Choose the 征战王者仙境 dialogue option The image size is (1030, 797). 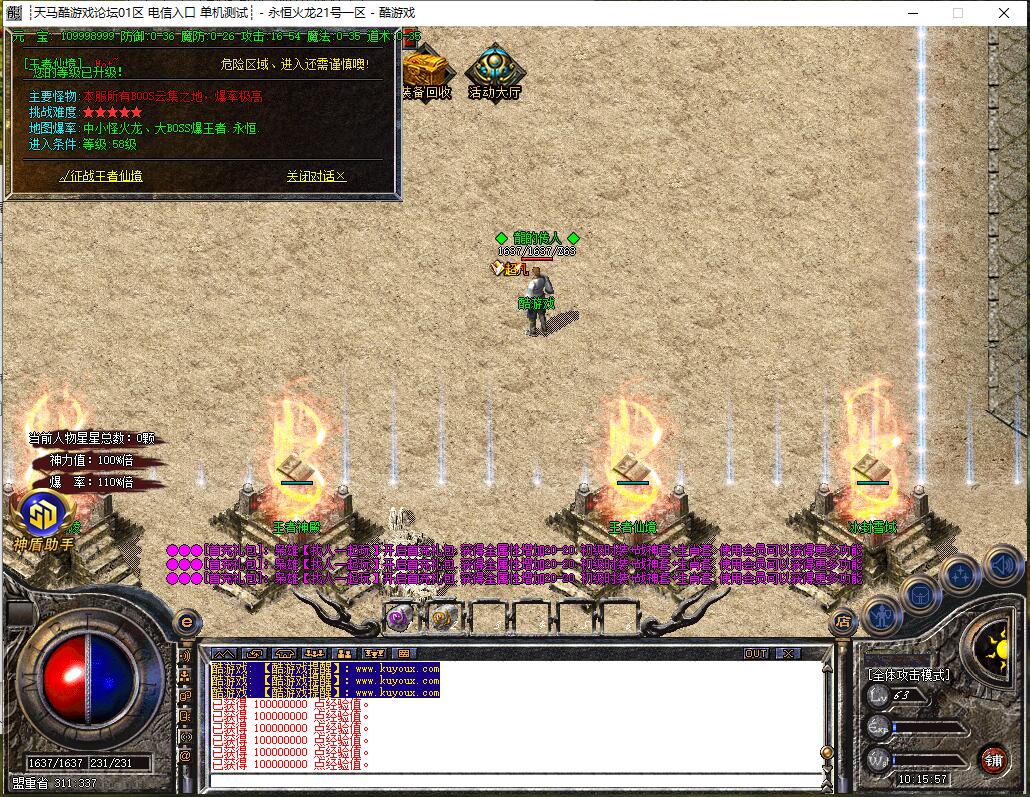coord(100,176)
